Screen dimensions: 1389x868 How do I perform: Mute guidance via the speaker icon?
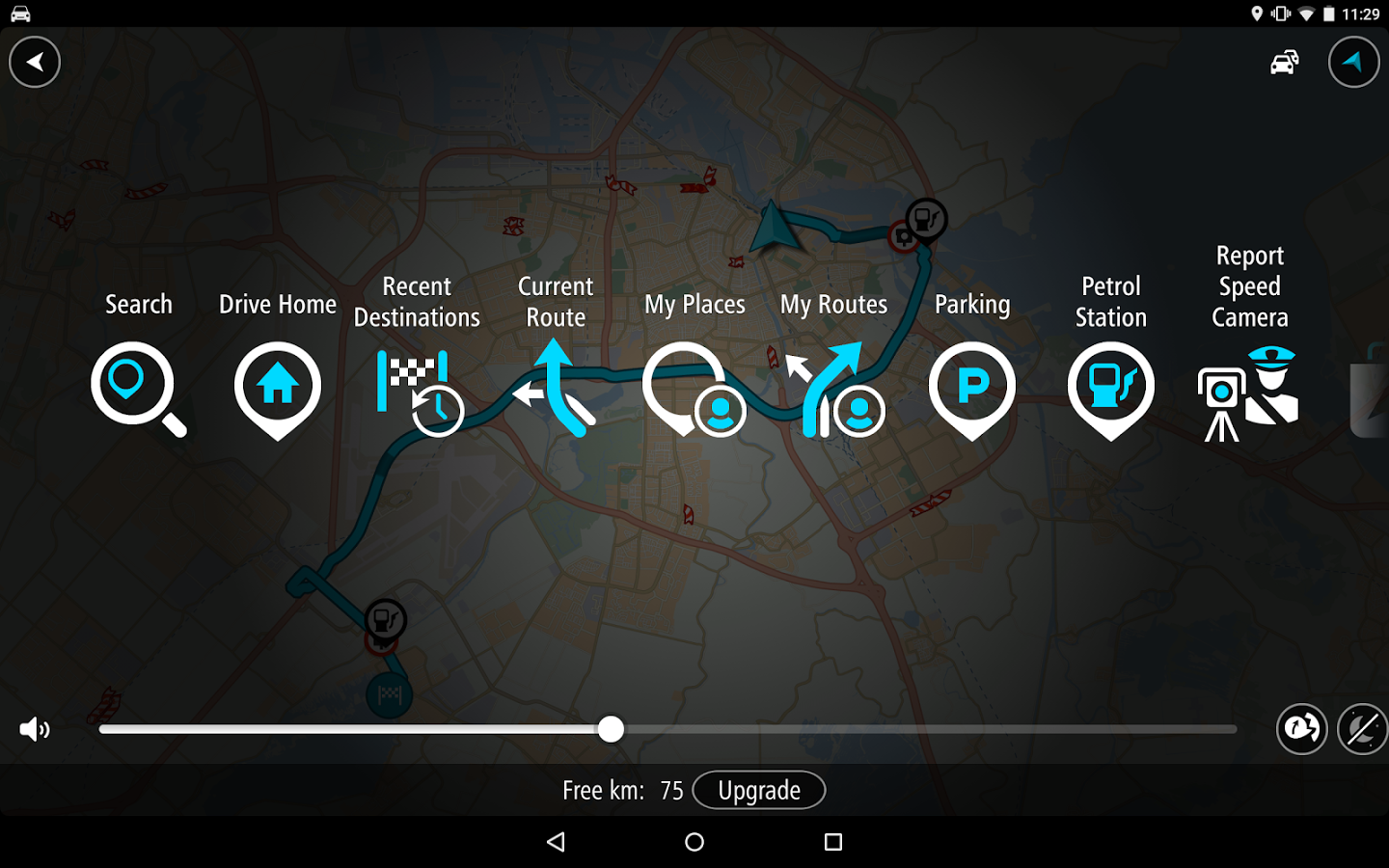pos(35,730)
